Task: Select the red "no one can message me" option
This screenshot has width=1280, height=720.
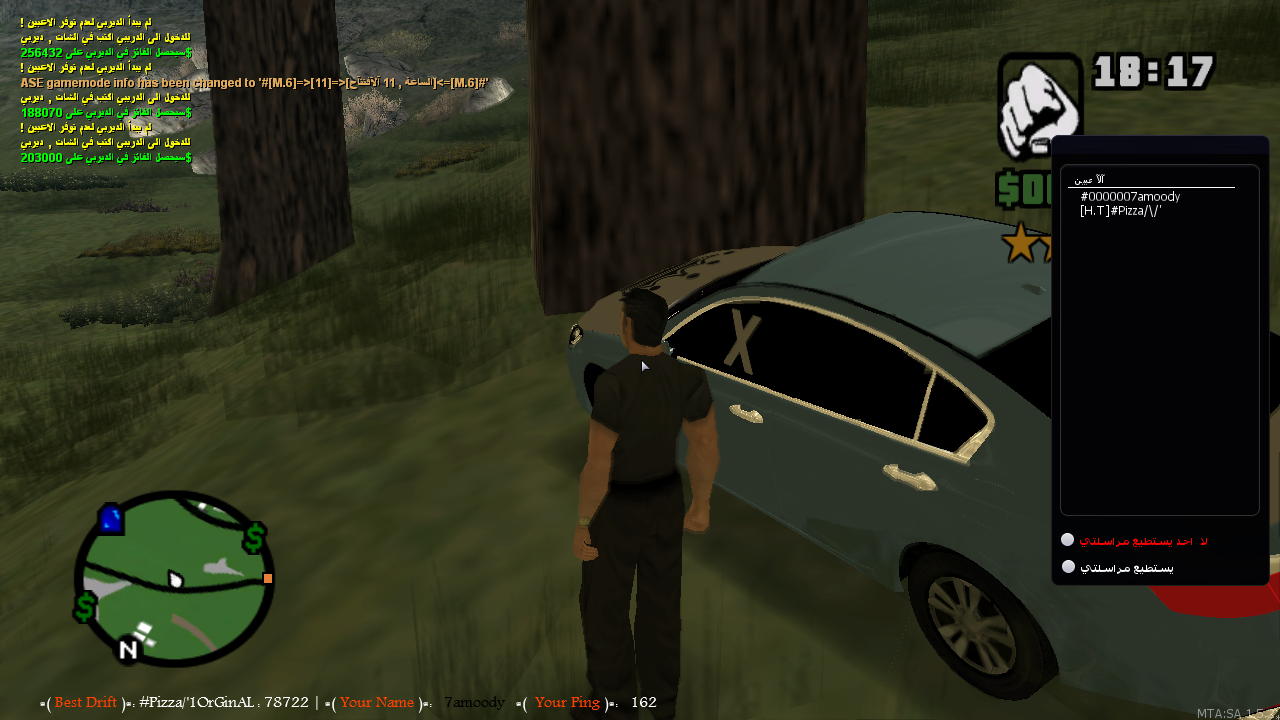Action: coord(1068,540)
